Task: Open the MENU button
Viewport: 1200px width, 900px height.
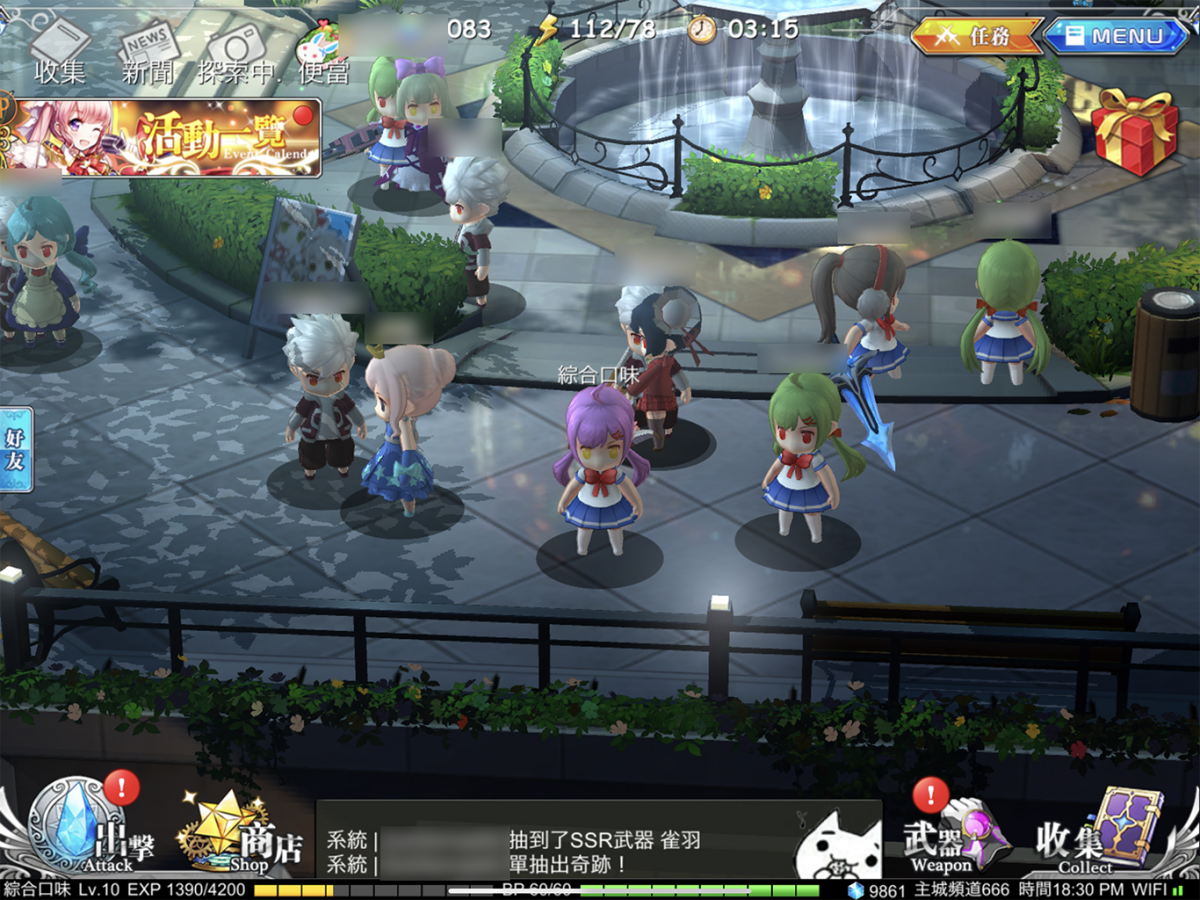Action: click(x=1117, y=37)
